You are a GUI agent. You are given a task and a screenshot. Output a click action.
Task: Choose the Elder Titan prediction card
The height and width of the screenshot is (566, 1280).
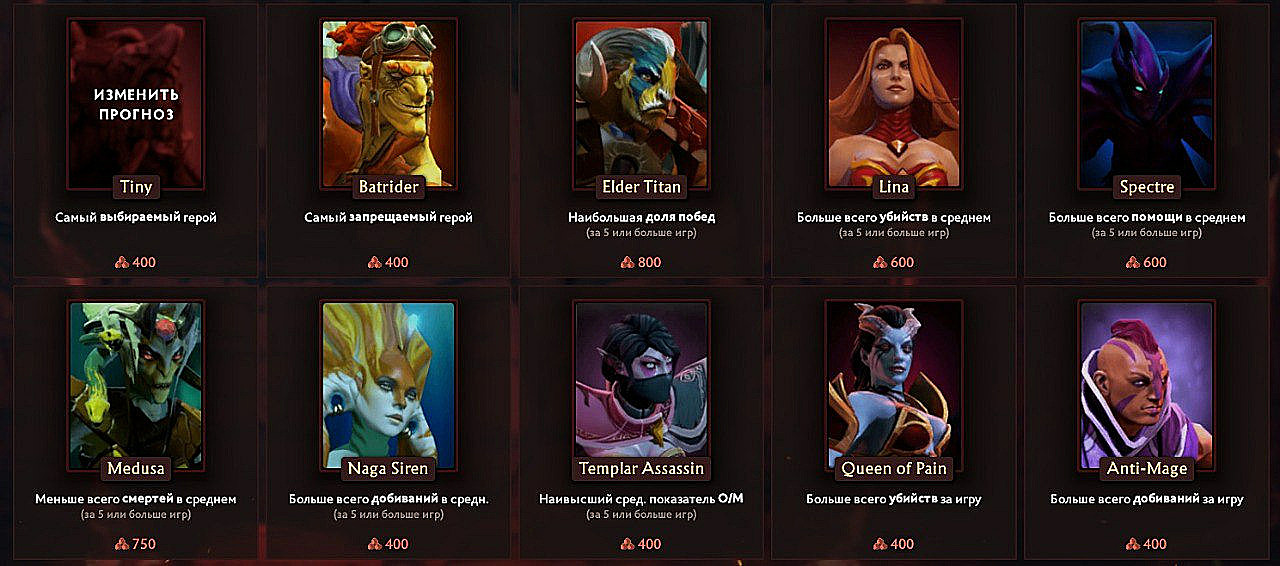[641, 102]
